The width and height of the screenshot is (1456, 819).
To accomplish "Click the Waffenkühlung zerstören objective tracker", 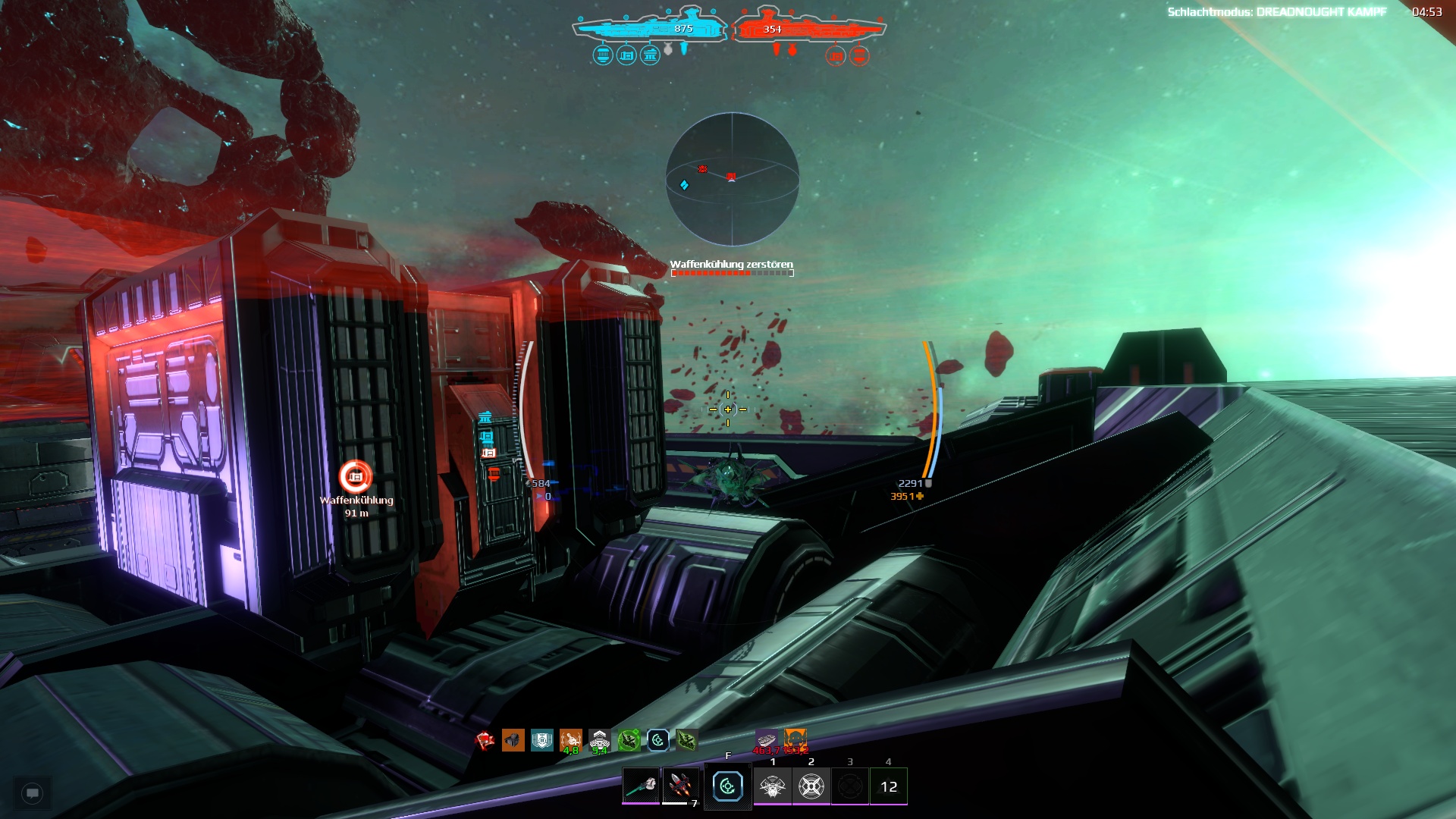I will pos(732,268).
